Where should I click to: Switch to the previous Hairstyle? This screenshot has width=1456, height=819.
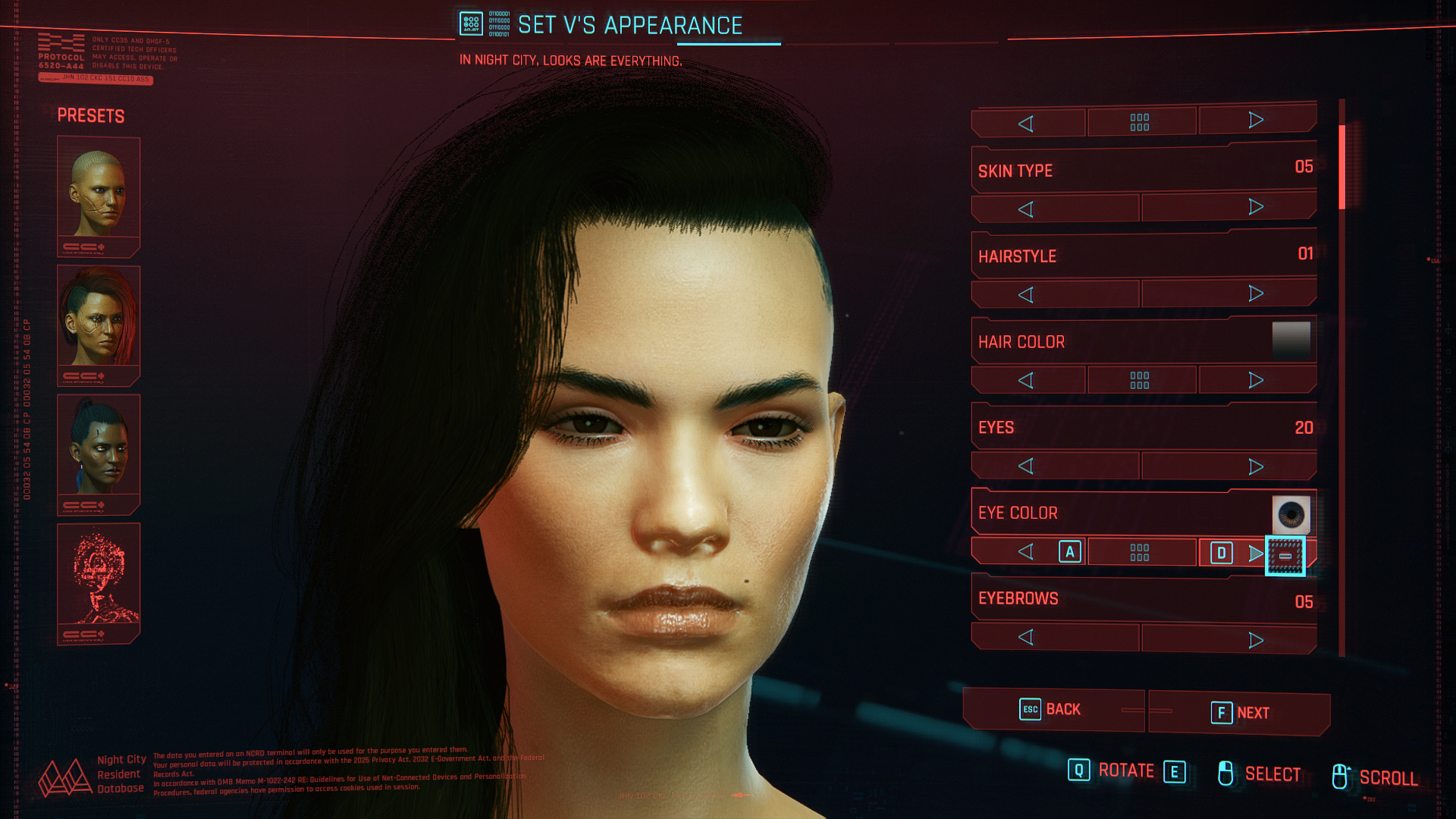click(x=1026, y=295)
